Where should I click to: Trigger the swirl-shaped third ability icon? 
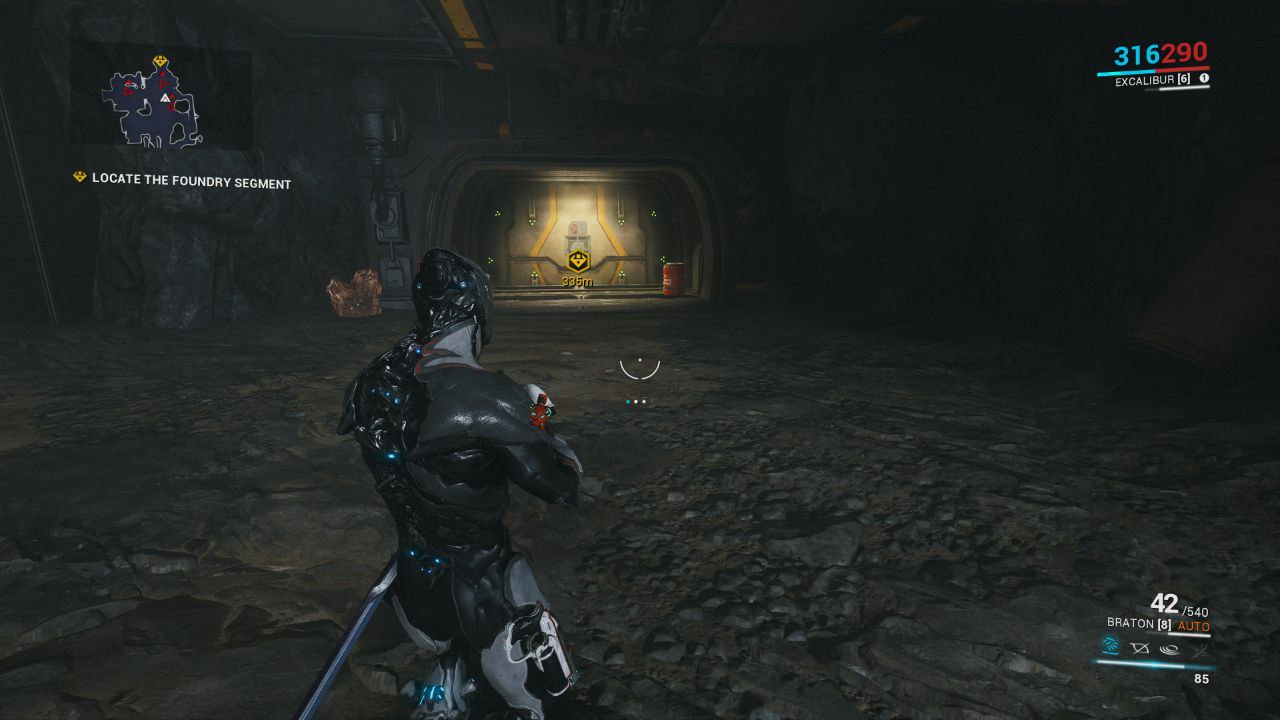pos(1169,648)
